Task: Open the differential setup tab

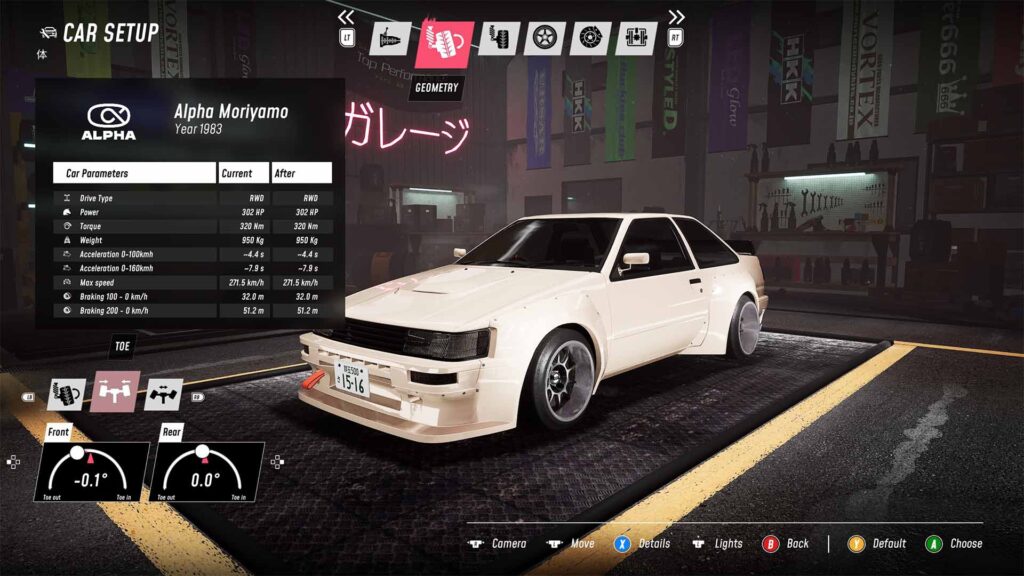Action: (636, 39)
